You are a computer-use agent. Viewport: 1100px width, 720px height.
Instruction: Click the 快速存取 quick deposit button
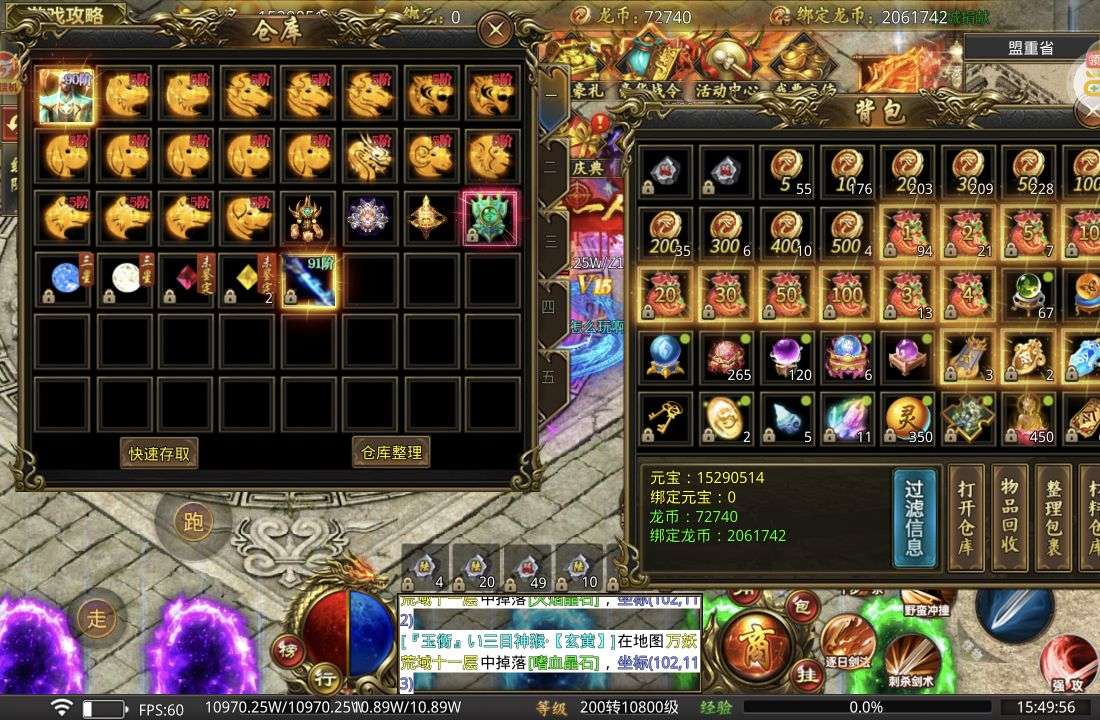[159, 453]
